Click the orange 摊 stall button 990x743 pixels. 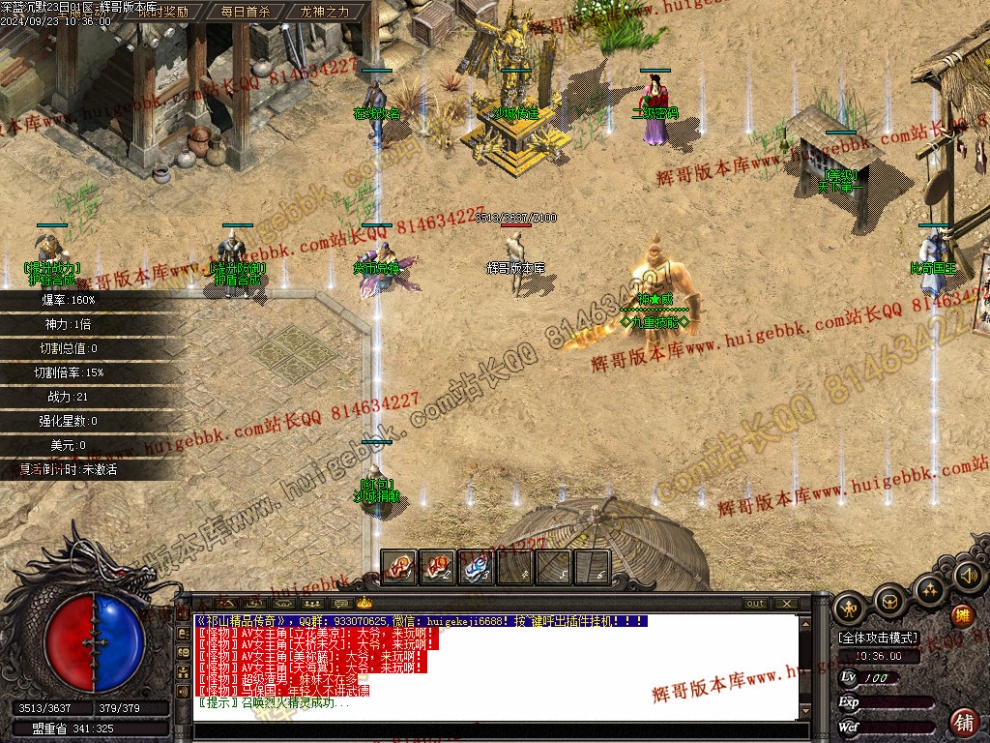pyautogui.click(x=962, y=615)
